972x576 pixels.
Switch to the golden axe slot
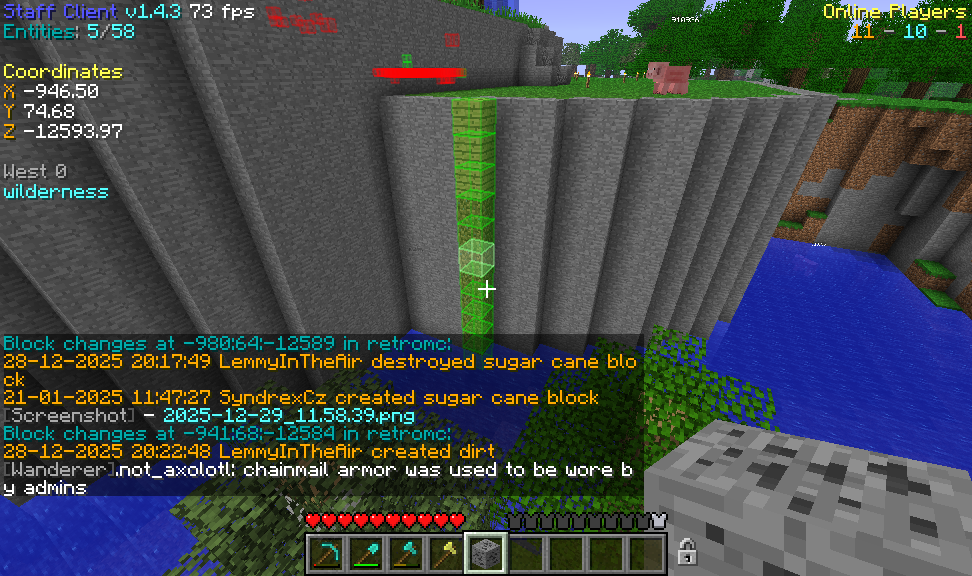(446, 552)
